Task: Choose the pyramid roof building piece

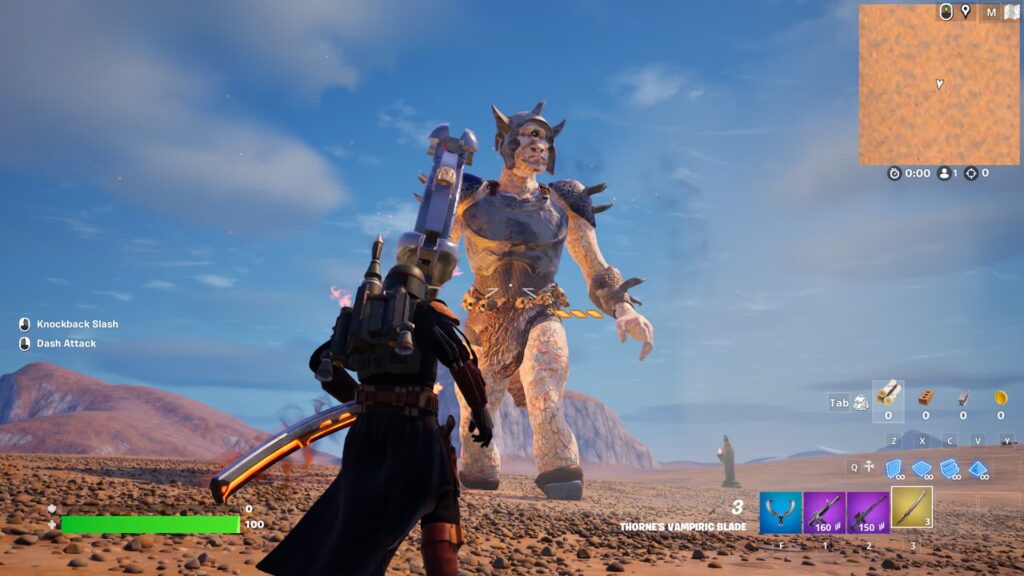Action: (977, 468)
